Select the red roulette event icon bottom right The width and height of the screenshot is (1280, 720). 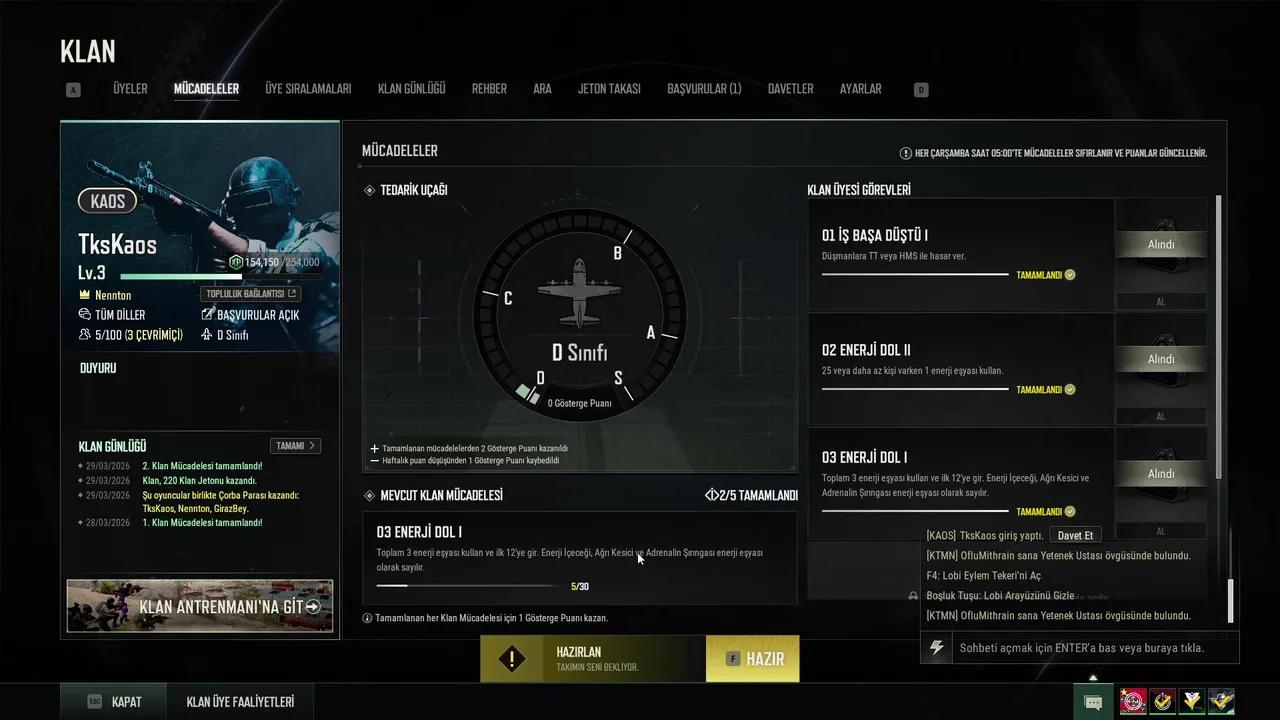1133,700
